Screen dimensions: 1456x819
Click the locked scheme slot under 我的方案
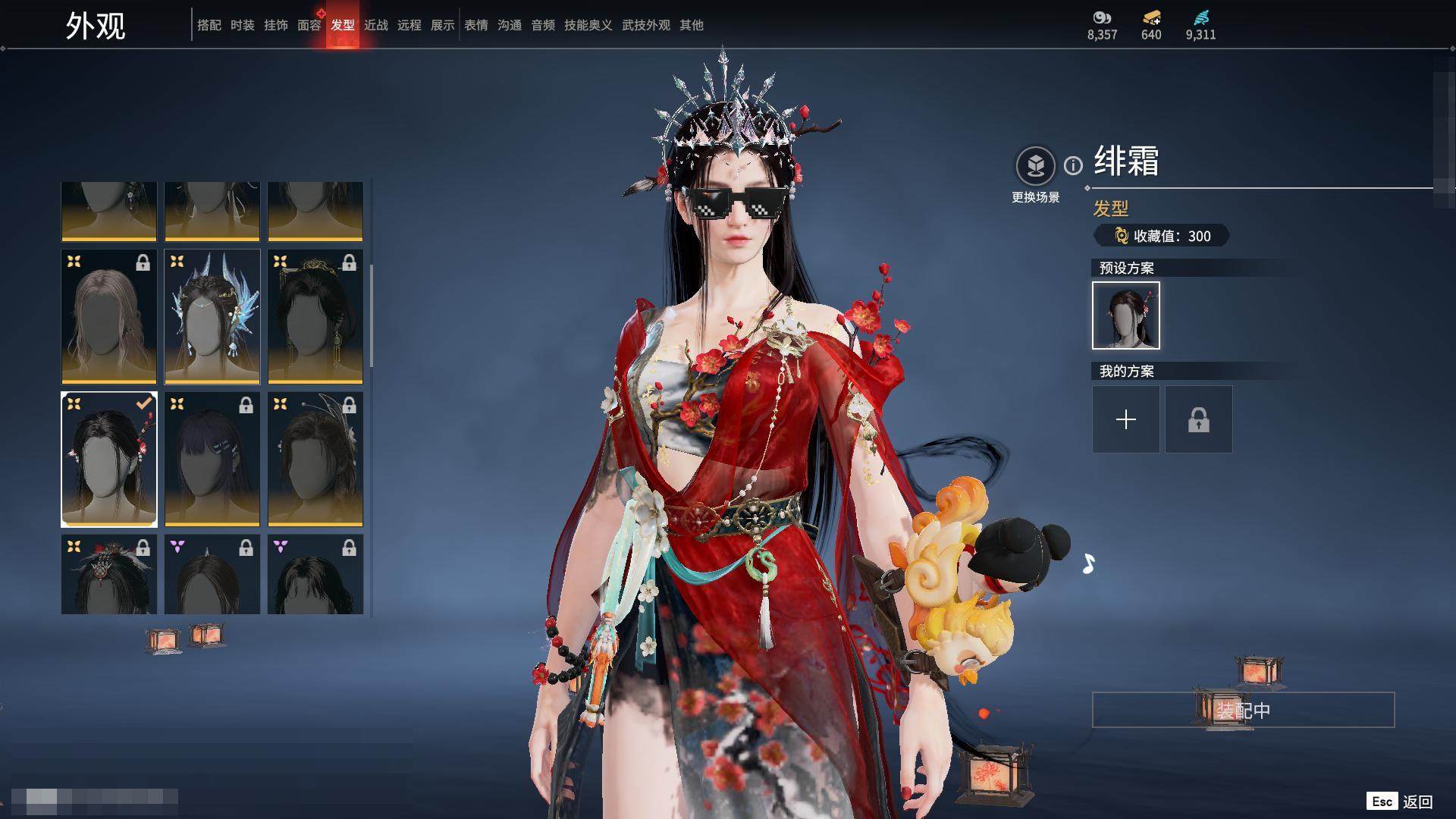[1199, 419]
